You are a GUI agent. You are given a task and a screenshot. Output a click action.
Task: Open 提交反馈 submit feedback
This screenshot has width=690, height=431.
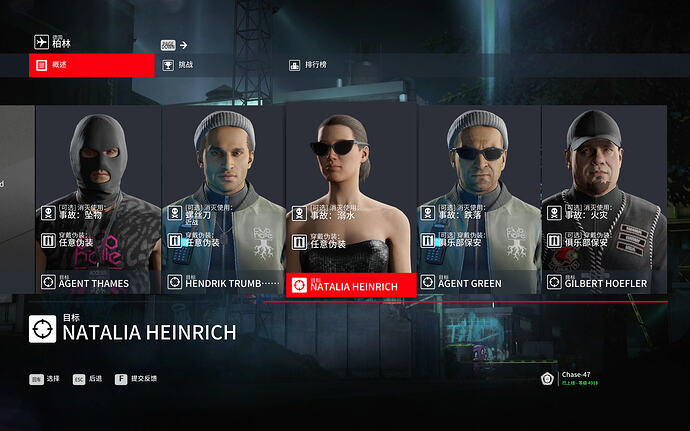pos(136,380)
